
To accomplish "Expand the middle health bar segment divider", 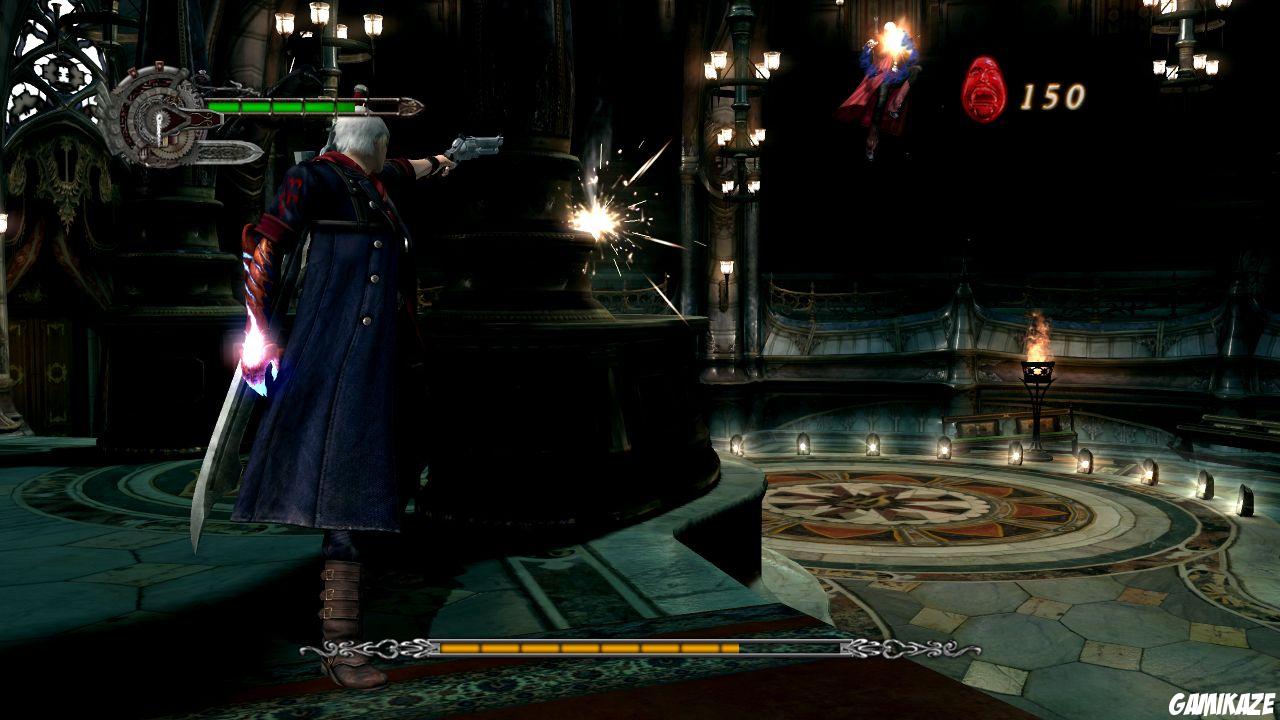I will [x=272, y=112].
